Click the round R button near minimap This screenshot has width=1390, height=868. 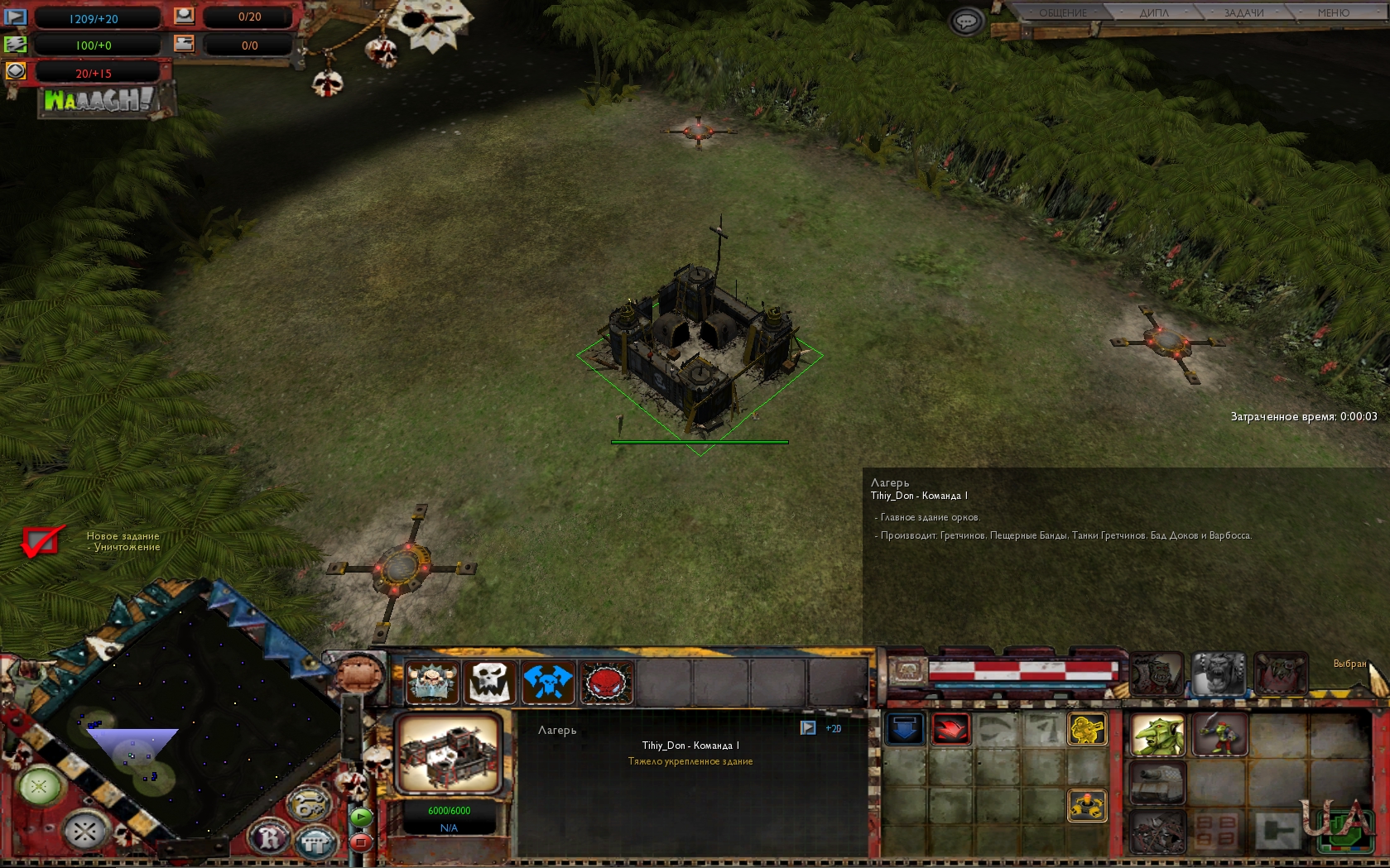pyautogui.click(x=271, y=838)
